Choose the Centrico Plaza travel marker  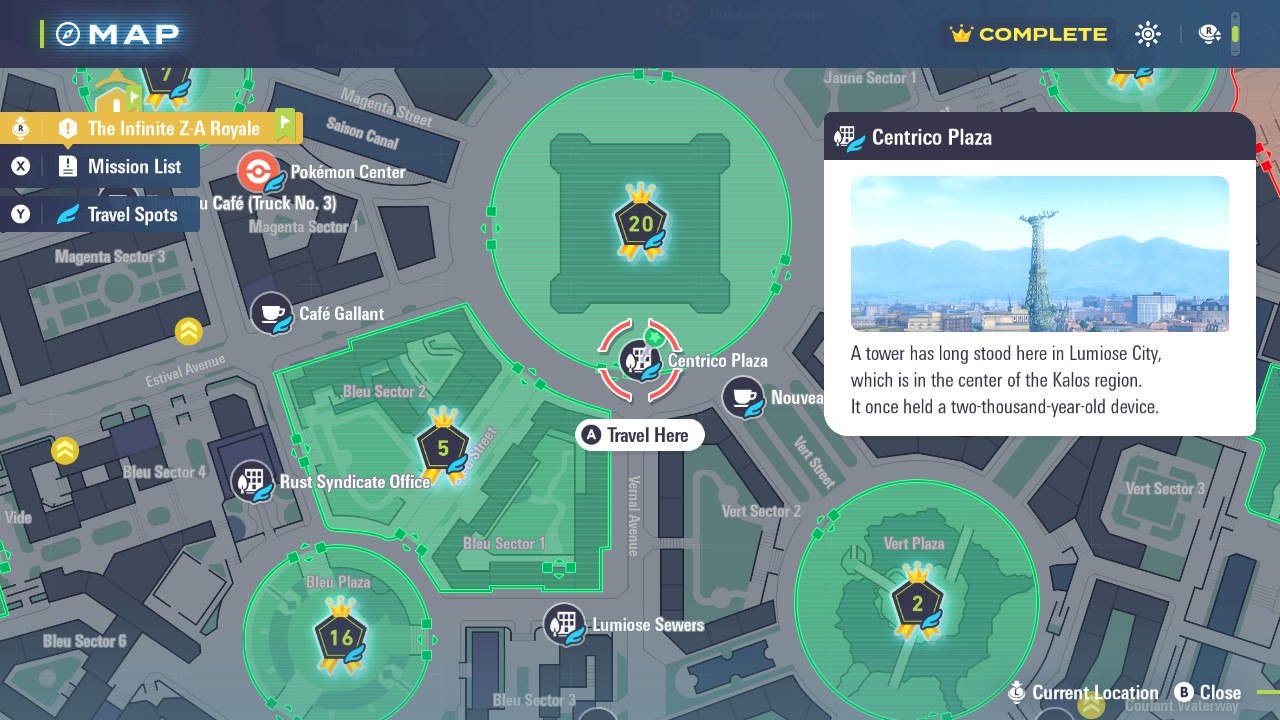[640, 361]
